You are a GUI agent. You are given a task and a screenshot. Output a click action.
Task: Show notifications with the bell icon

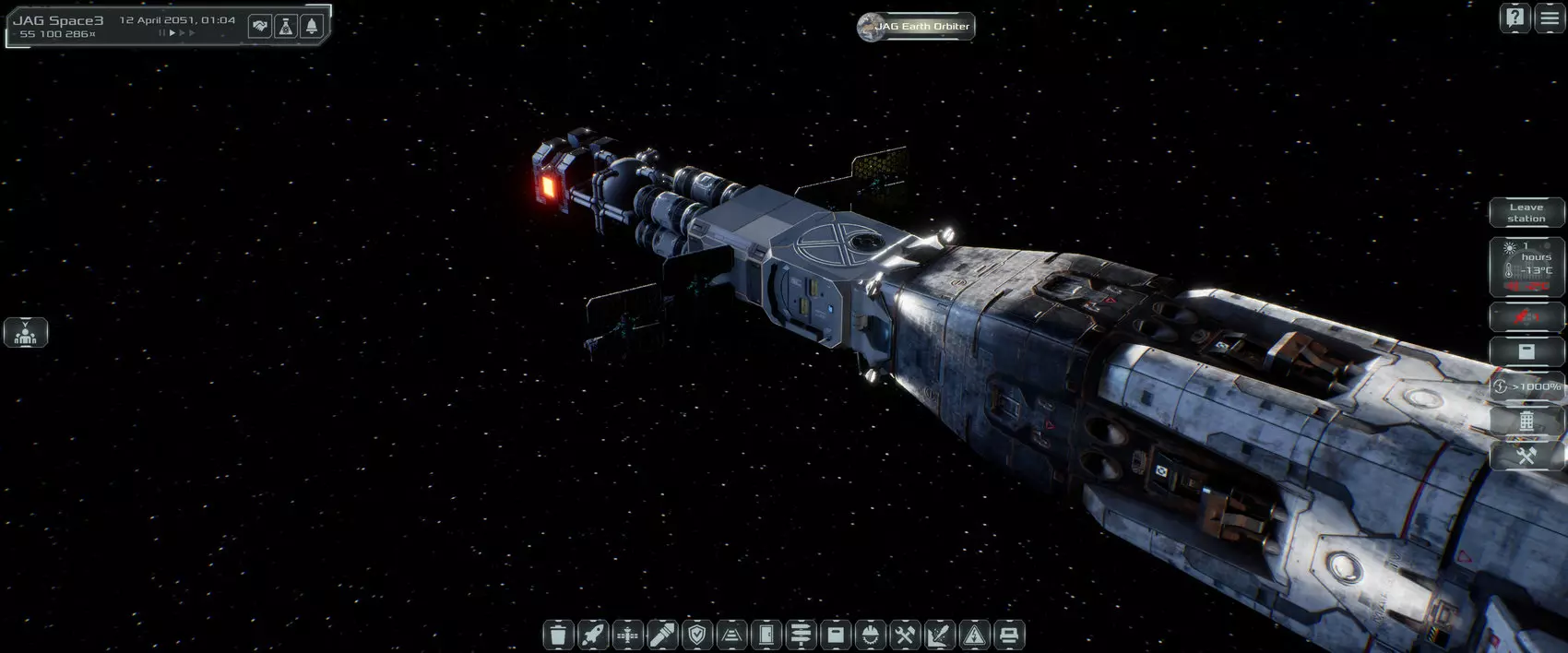(x=312, y=27)
